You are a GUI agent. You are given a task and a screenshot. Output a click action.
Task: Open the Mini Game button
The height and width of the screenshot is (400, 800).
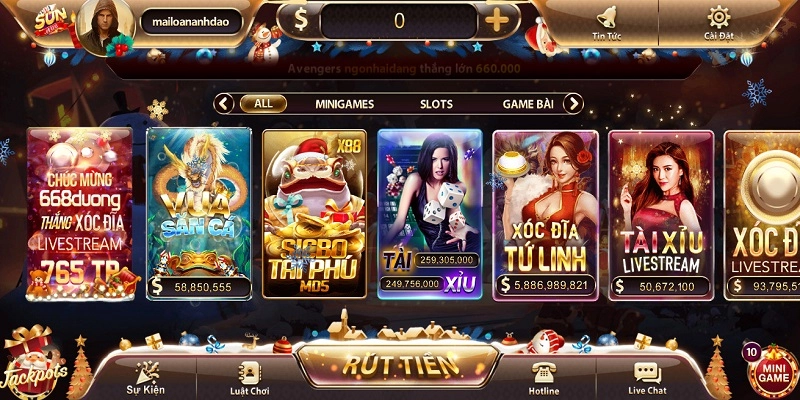pos(770,371)
